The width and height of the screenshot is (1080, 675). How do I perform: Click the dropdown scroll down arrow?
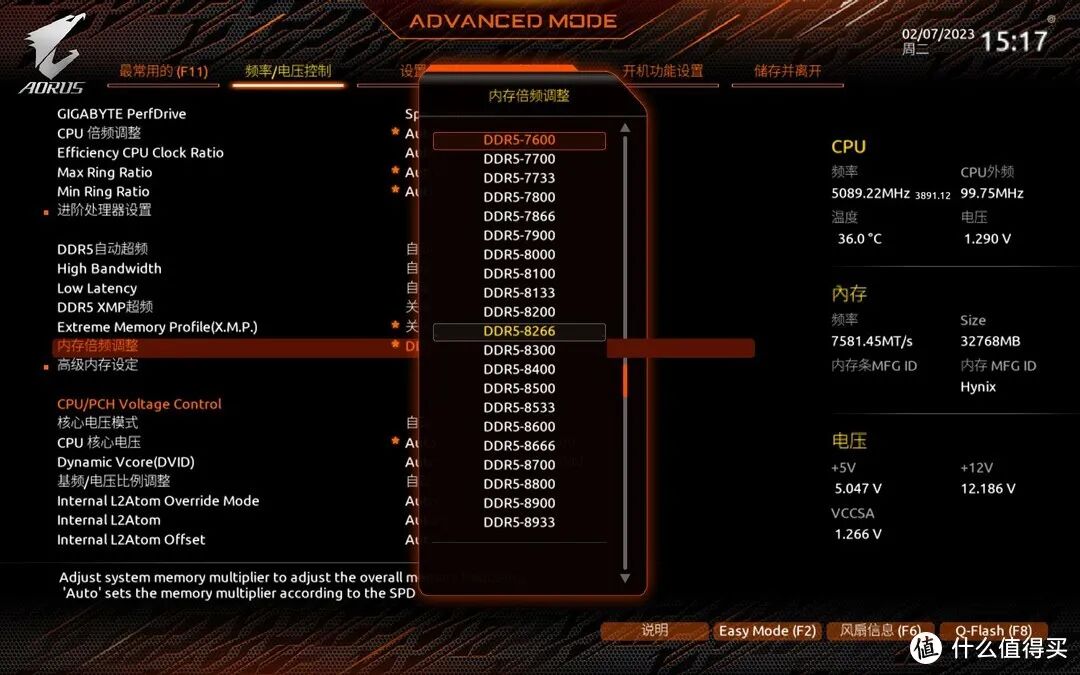626,578
